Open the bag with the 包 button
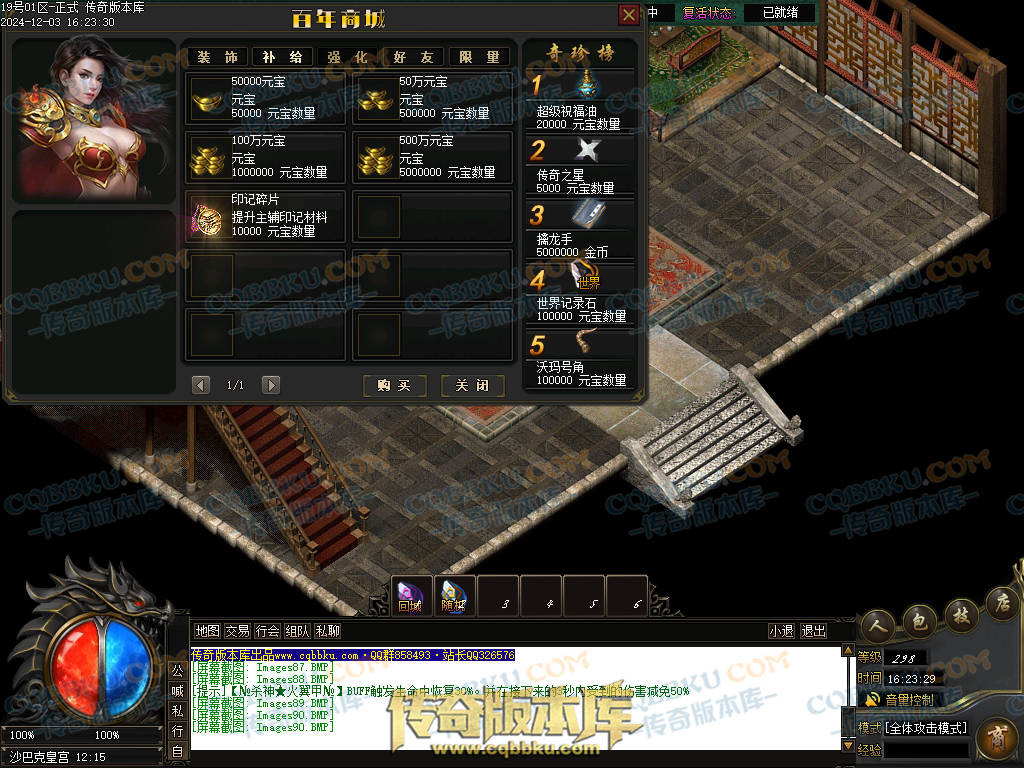1024x768 pixels. pyautogui.click(x=919, y=621)
